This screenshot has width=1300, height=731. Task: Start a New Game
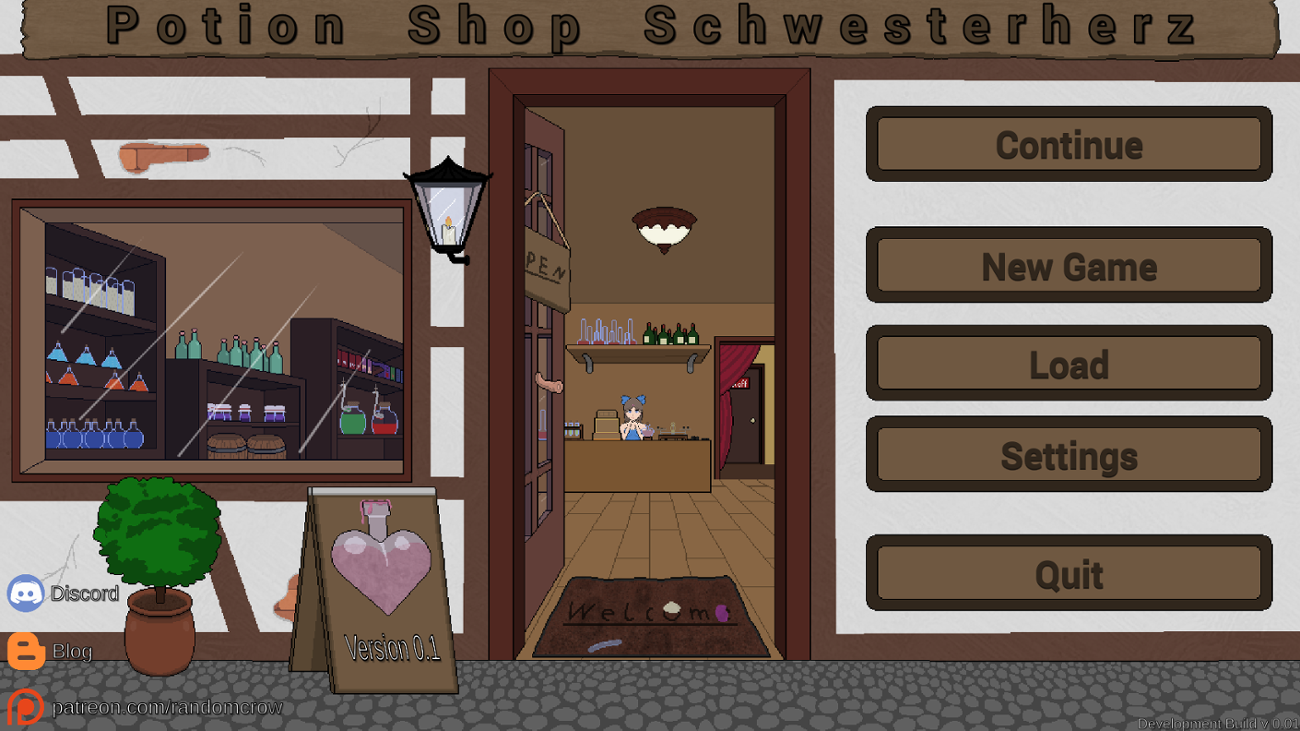1068,265
